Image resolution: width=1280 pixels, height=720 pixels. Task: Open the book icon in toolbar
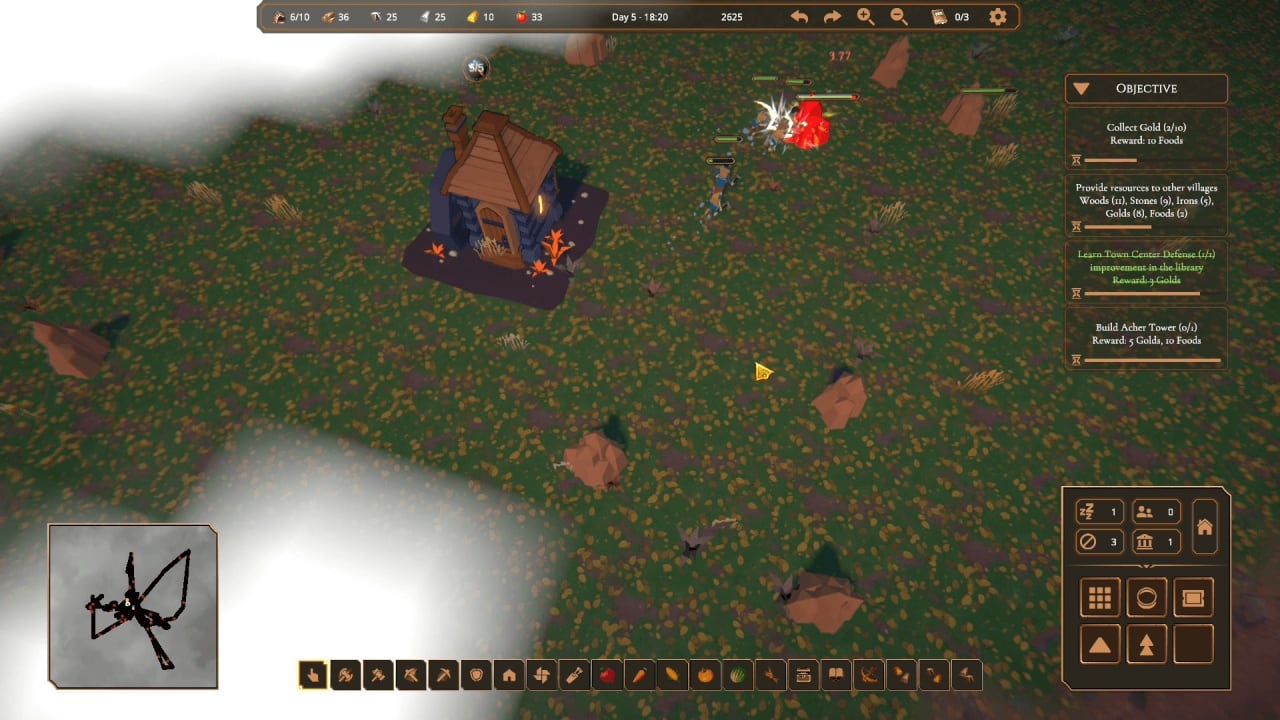(x=836, y=676)
